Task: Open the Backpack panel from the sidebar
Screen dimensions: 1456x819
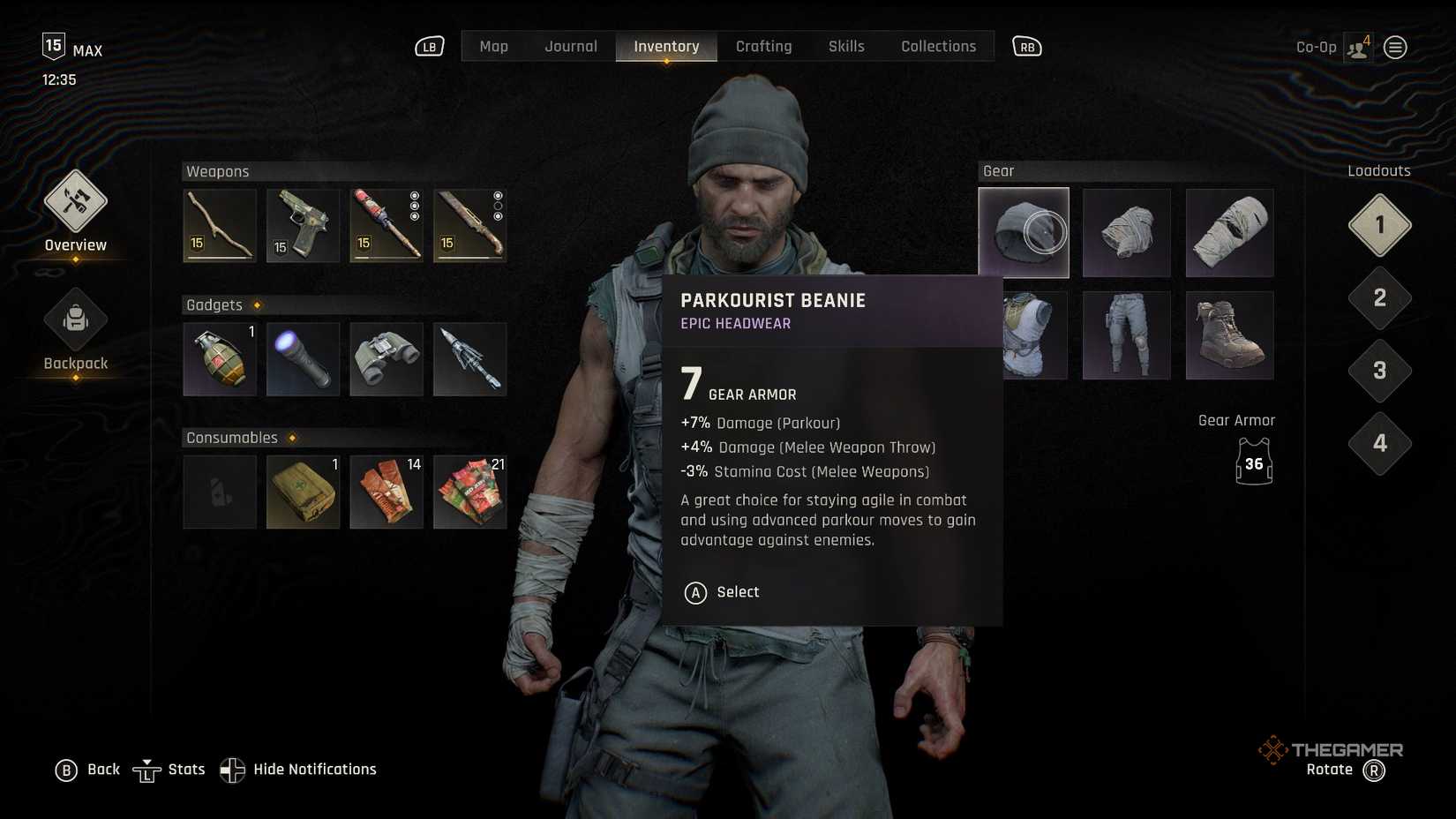Action: point(75,320)
